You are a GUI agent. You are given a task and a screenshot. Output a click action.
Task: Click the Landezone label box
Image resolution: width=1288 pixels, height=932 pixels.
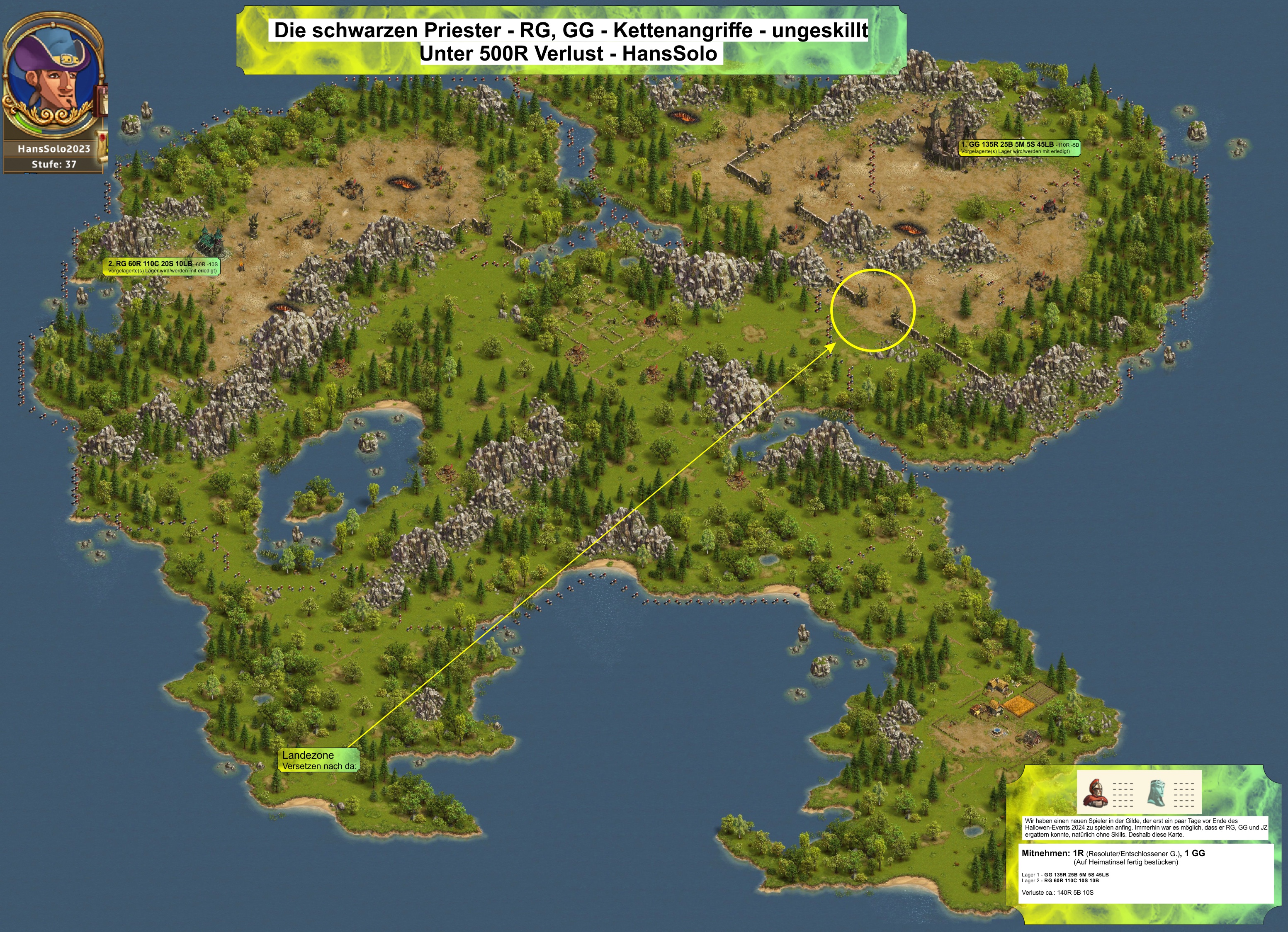coord(319,760)
